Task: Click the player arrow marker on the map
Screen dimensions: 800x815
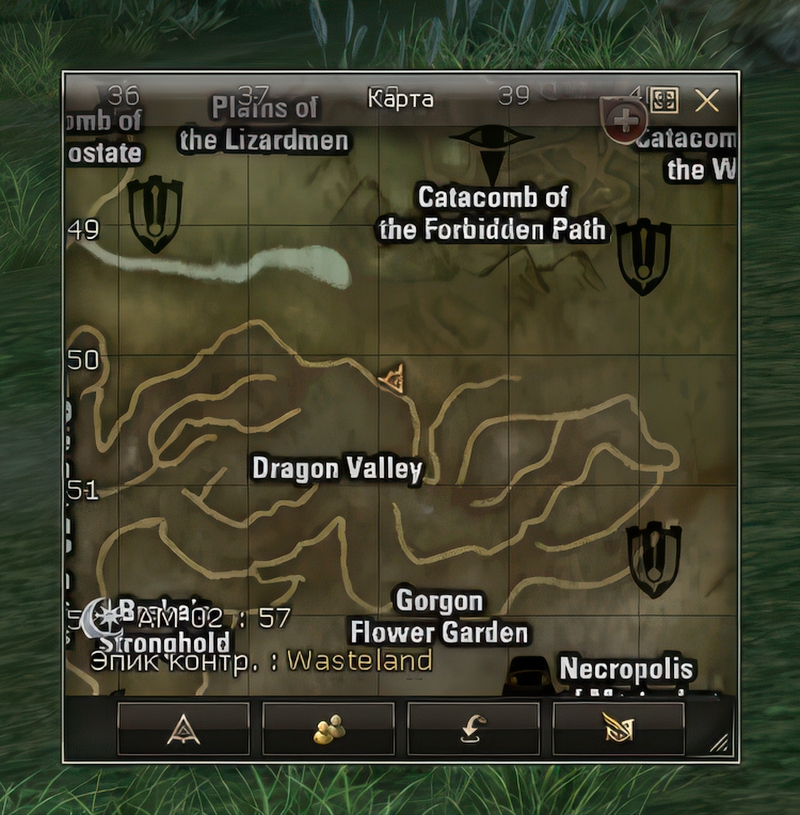Action: tap(394, 378)
